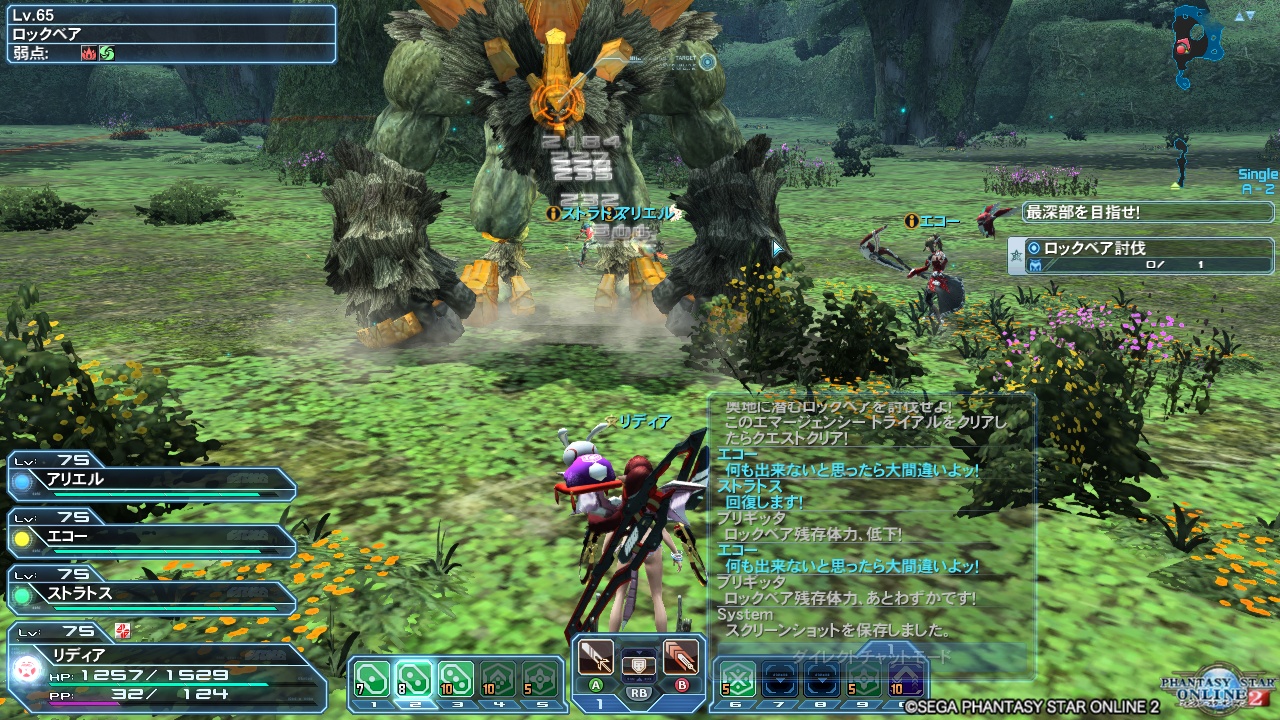This screenshot has width=1280, height=720.
Task: Select the shield badge icon between weapon palette slots
Action: [639, 664]
